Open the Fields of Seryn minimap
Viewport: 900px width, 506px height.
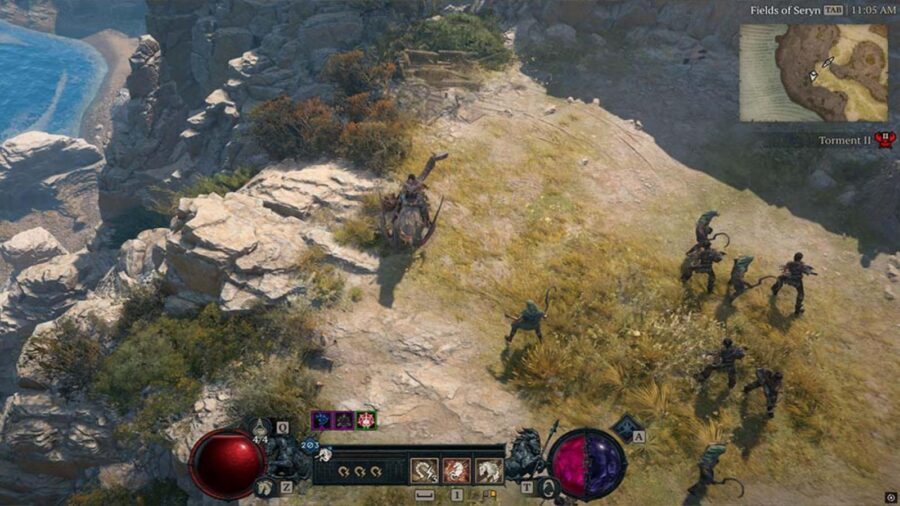tap(813, 72)
